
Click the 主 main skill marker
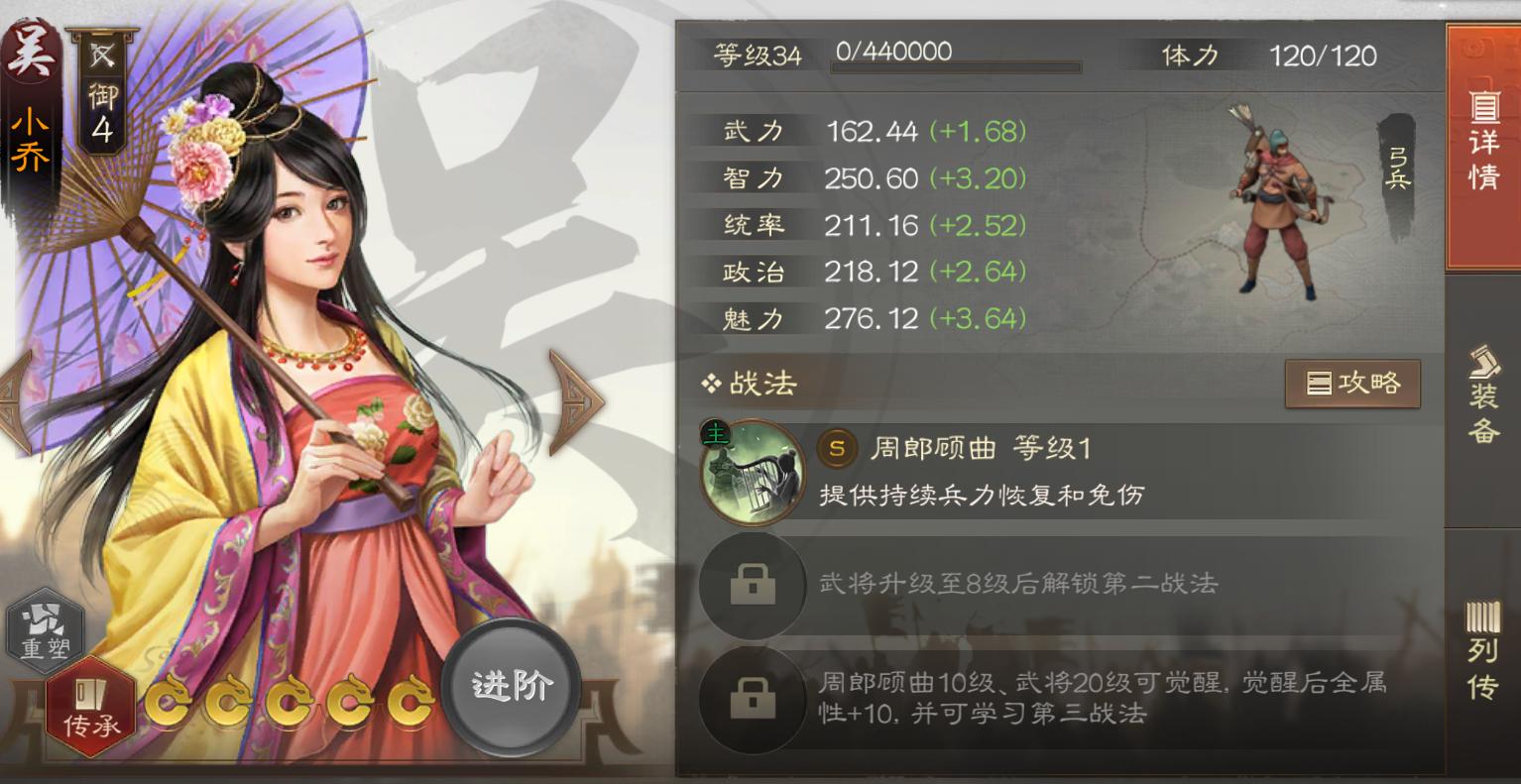click(716, 434)
